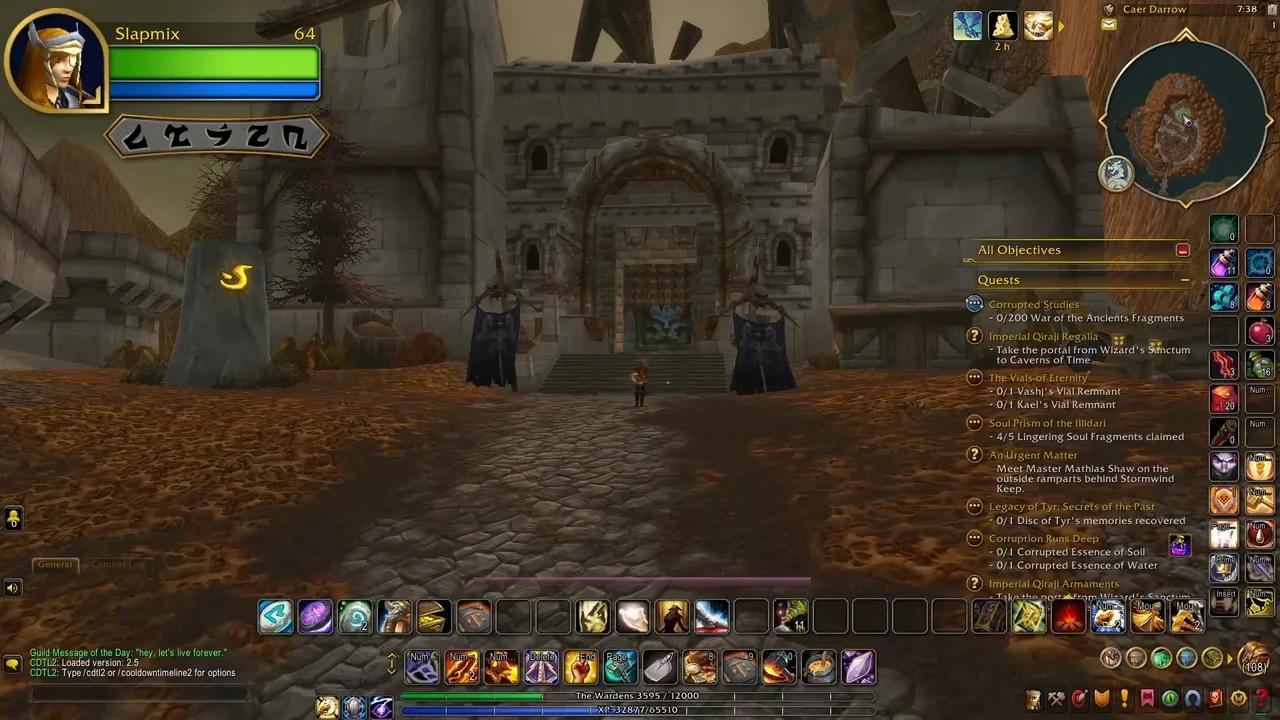The width and height of the screenshot is (1280, 720).
Task: Open tracking options via the round minimap button
Action: [x=1116, y=173]
